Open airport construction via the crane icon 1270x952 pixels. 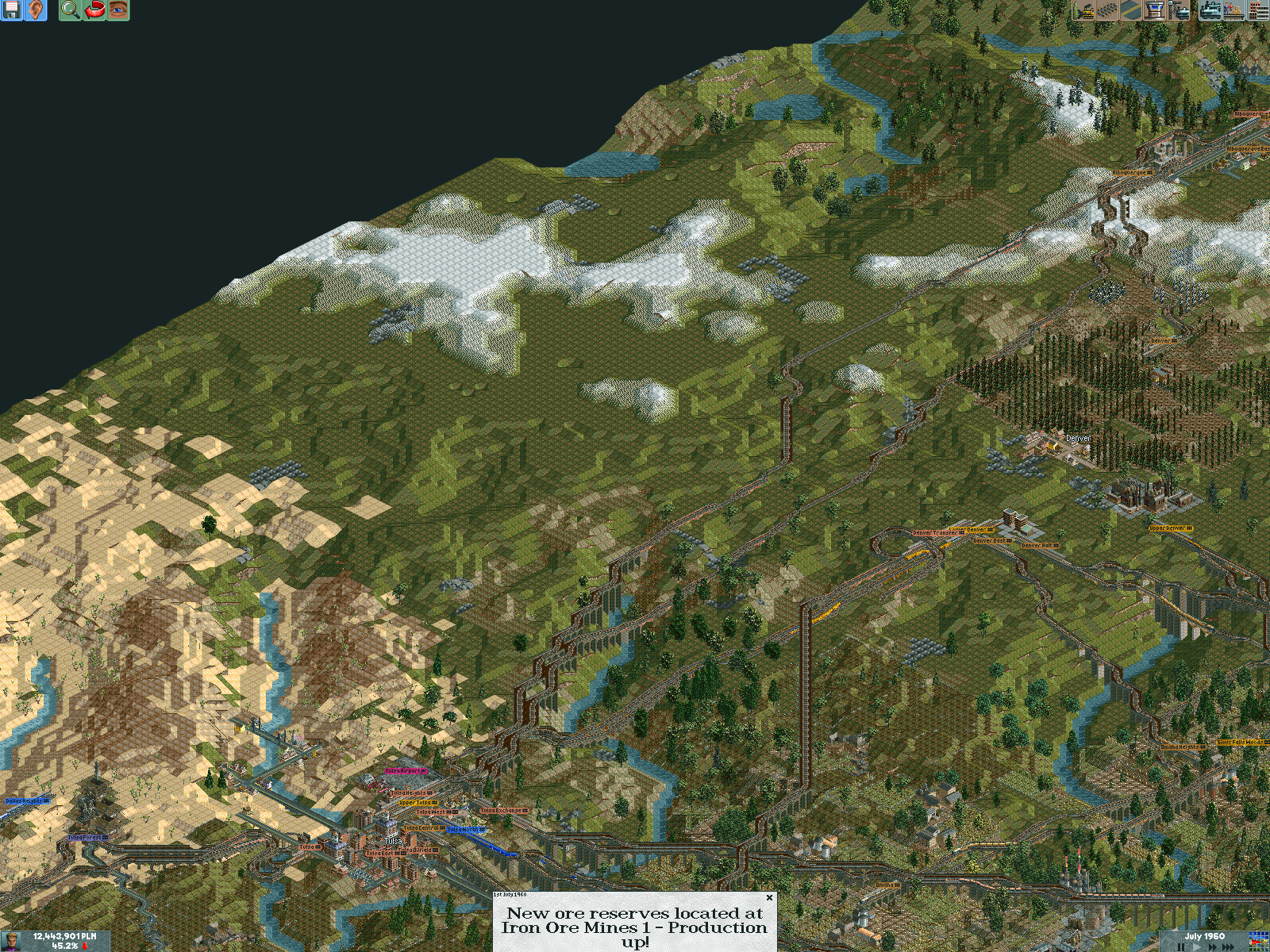pyautogui.click(x=1178, y=10)
